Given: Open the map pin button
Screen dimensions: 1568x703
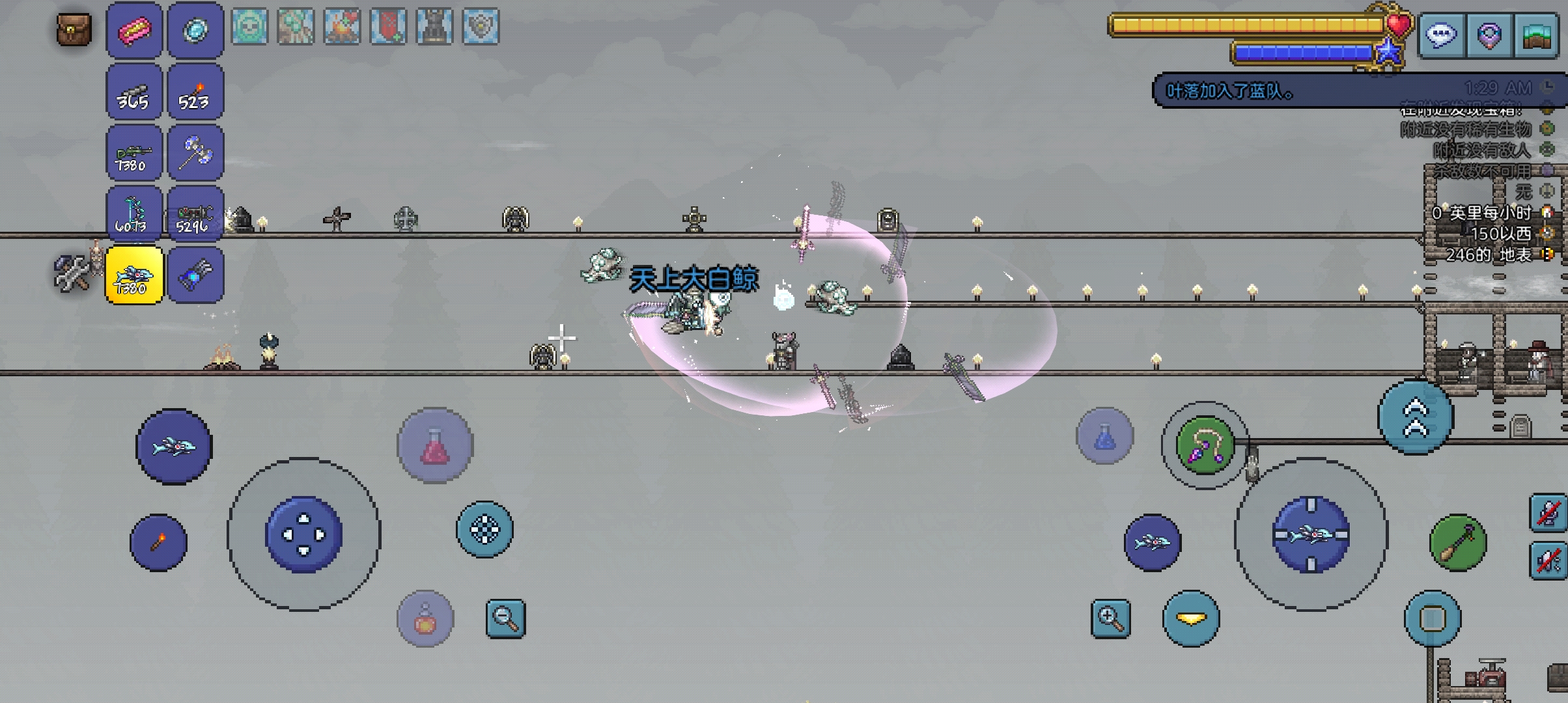Looking at the screenshot, I should 1489,35.
